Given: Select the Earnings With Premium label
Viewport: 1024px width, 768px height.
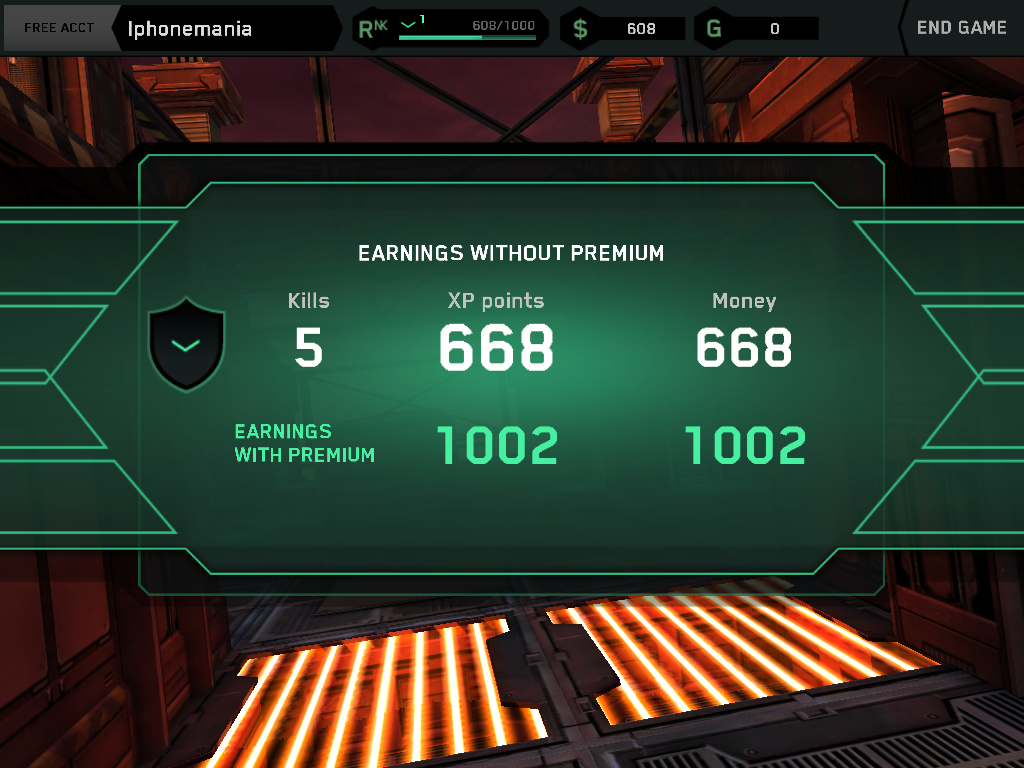Looking at the screenshot, I should 304,443.
